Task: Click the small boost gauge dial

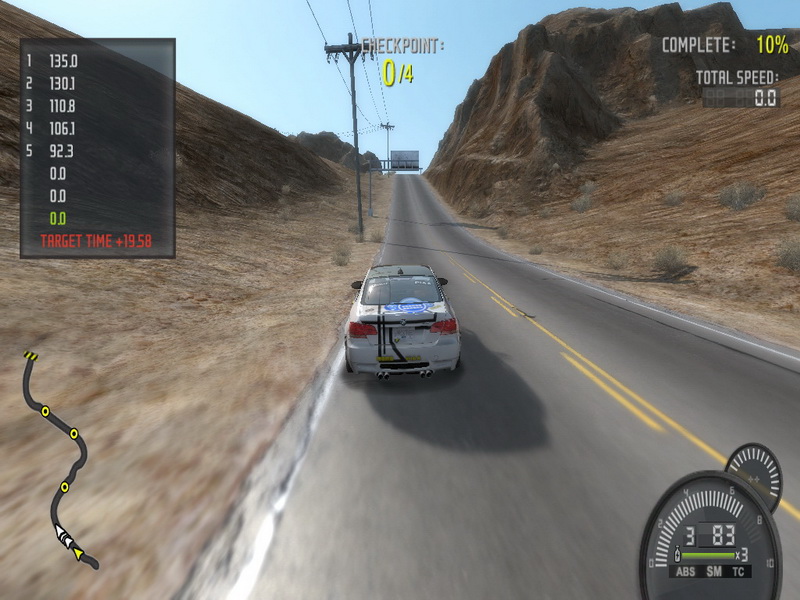Action: coord(755,472)
